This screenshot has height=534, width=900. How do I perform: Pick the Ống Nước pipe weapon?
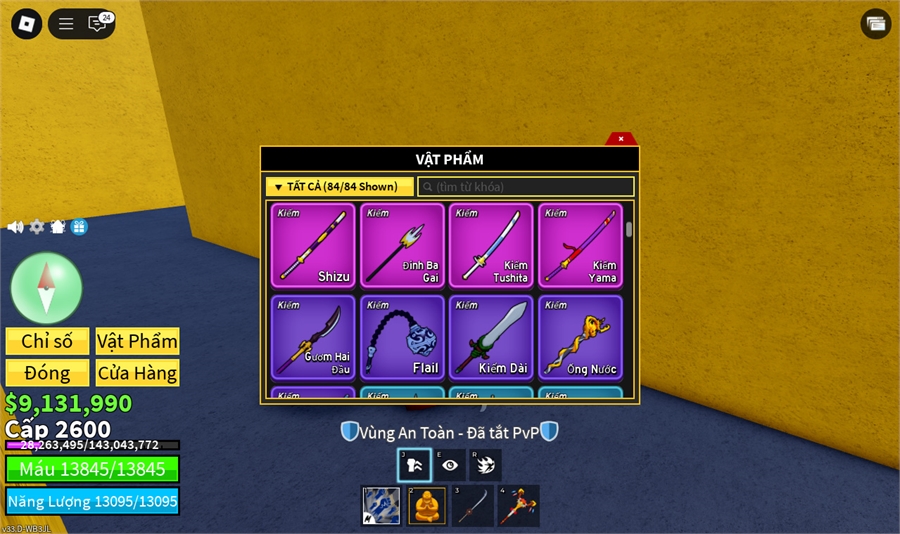click(x=580, y=337)
